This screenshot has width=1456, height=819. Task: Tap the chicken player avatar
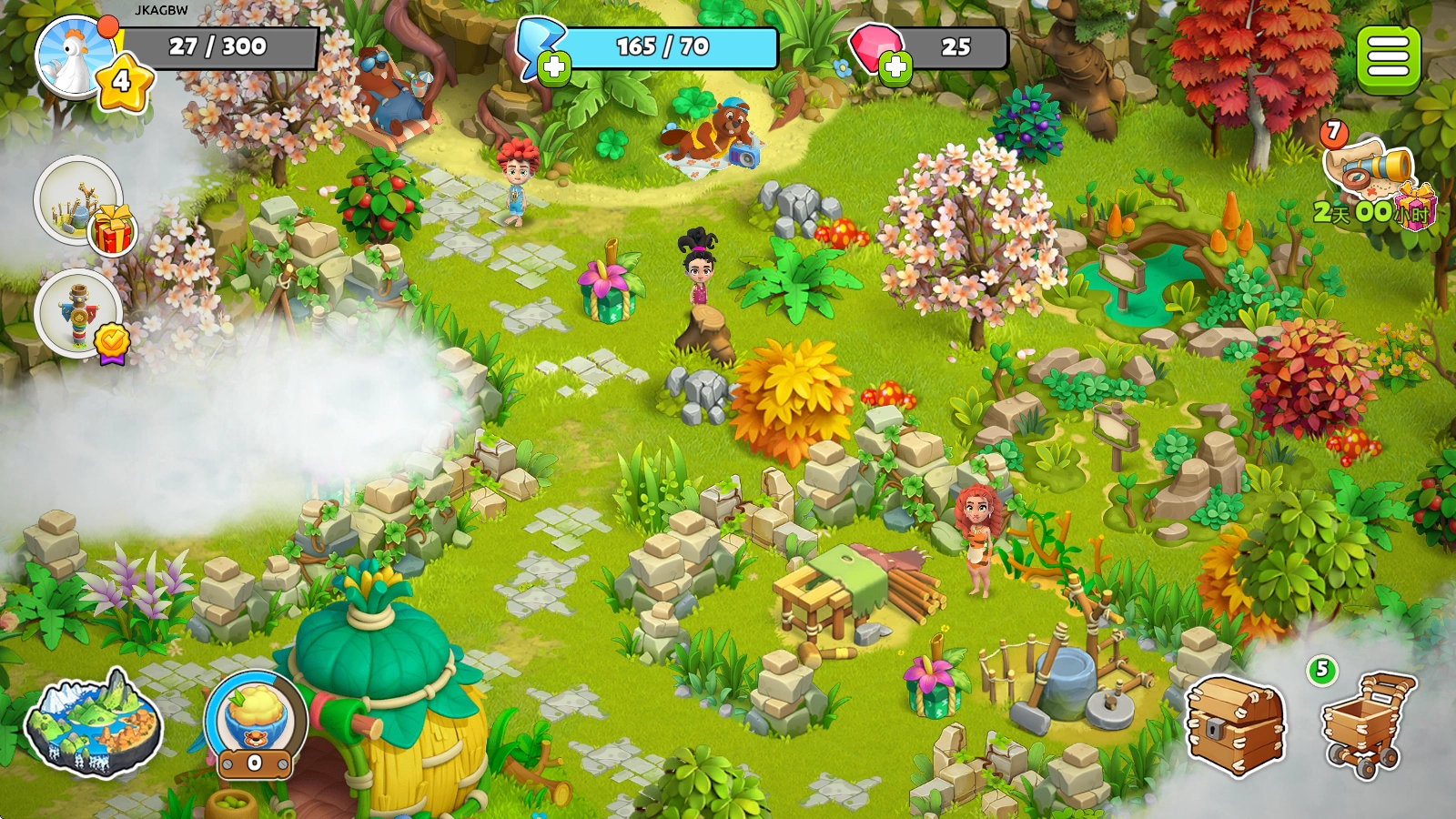[x=73, y=56]
